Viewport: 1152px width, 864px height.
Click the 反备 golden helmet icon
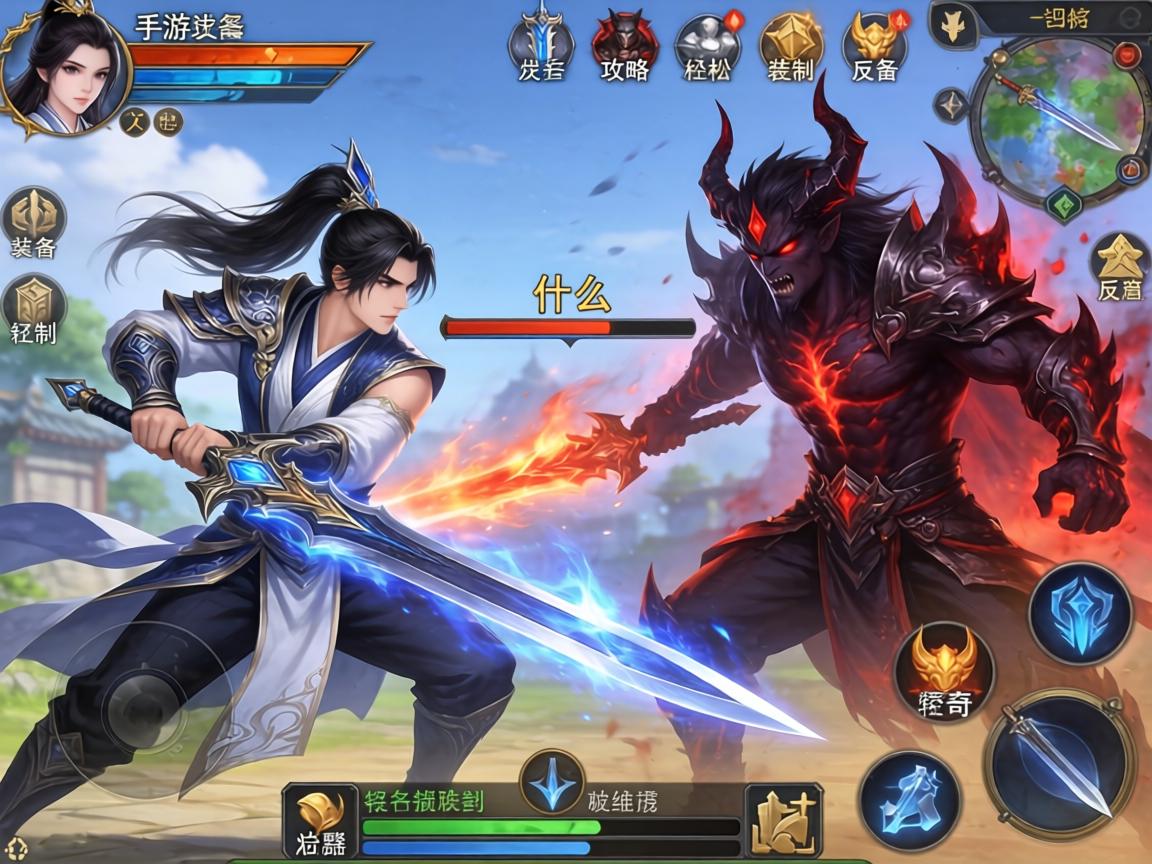coord(875,44)
